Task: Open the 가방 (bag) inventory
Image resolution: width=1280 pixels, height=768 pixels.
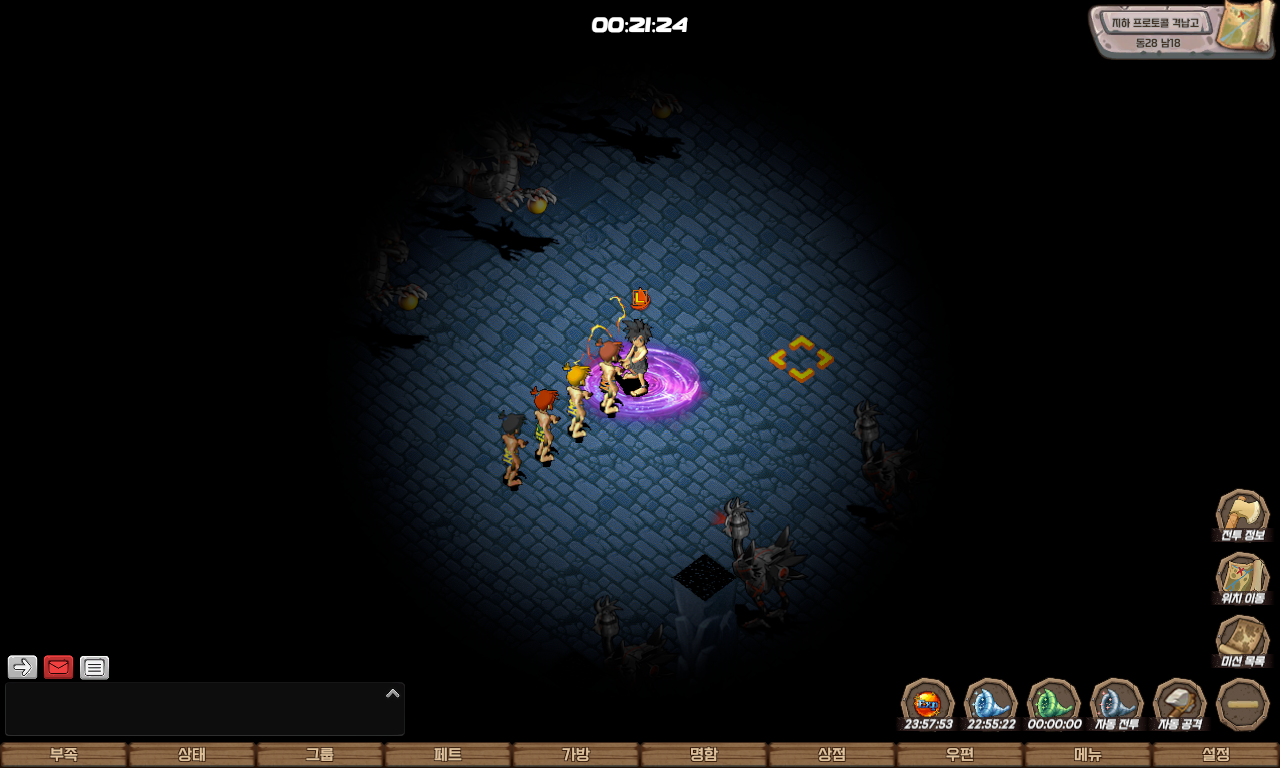Action: (576, 755)
